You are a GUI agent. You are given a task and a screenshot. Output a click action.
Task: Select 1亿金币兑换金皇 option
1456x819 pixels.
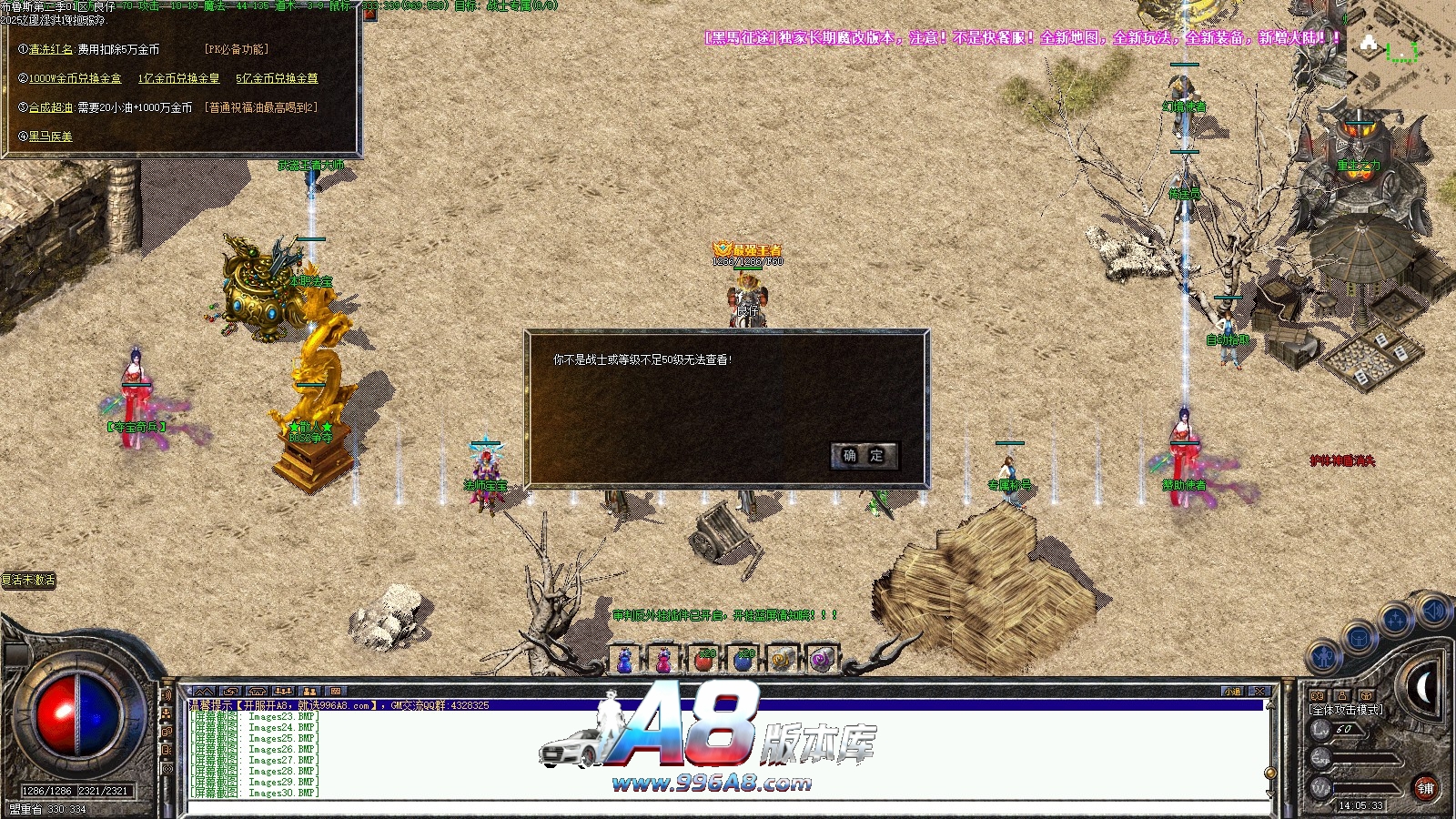coord(178,78)
